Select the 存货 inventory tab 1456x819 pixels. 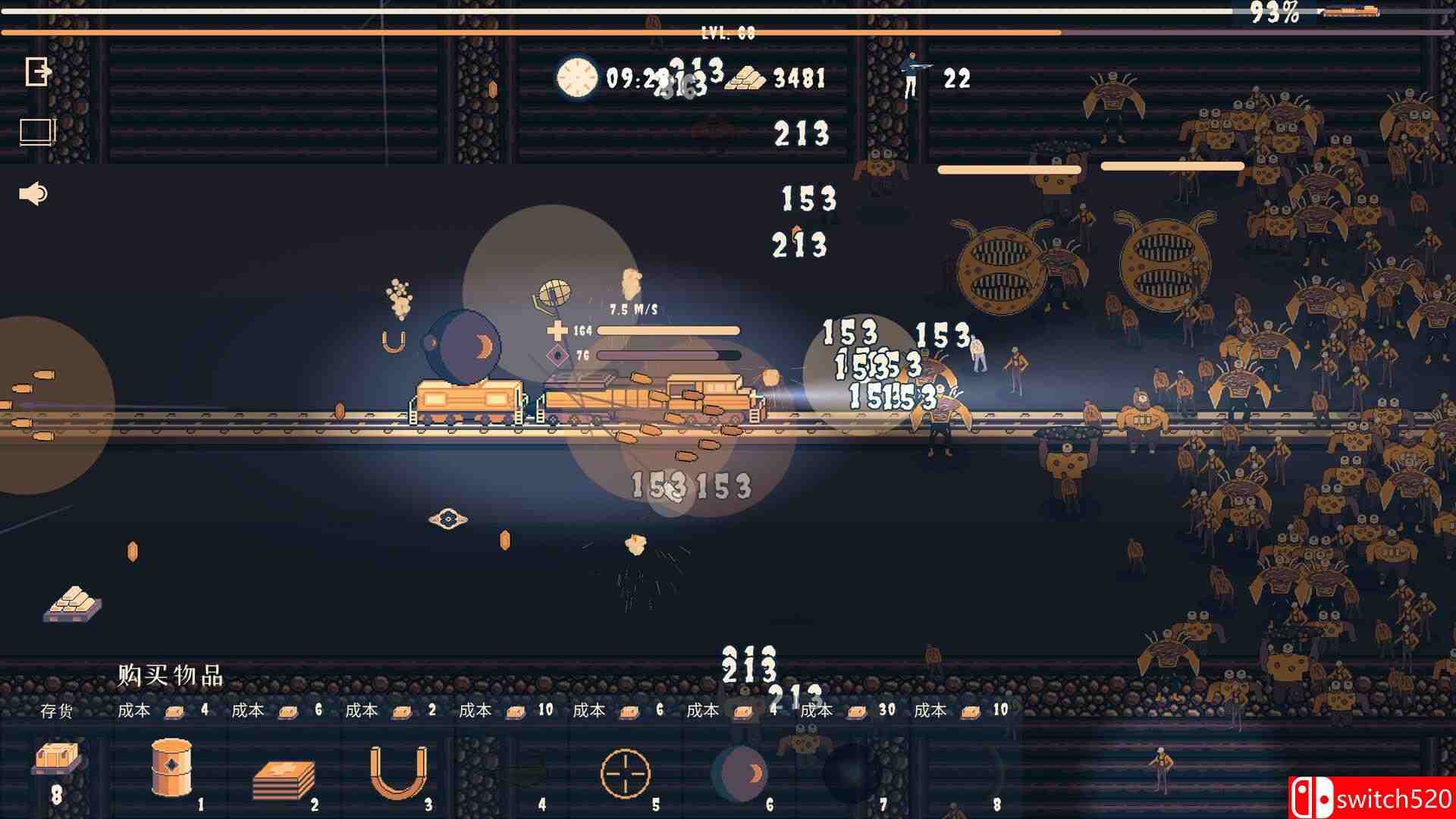(59, 711)
